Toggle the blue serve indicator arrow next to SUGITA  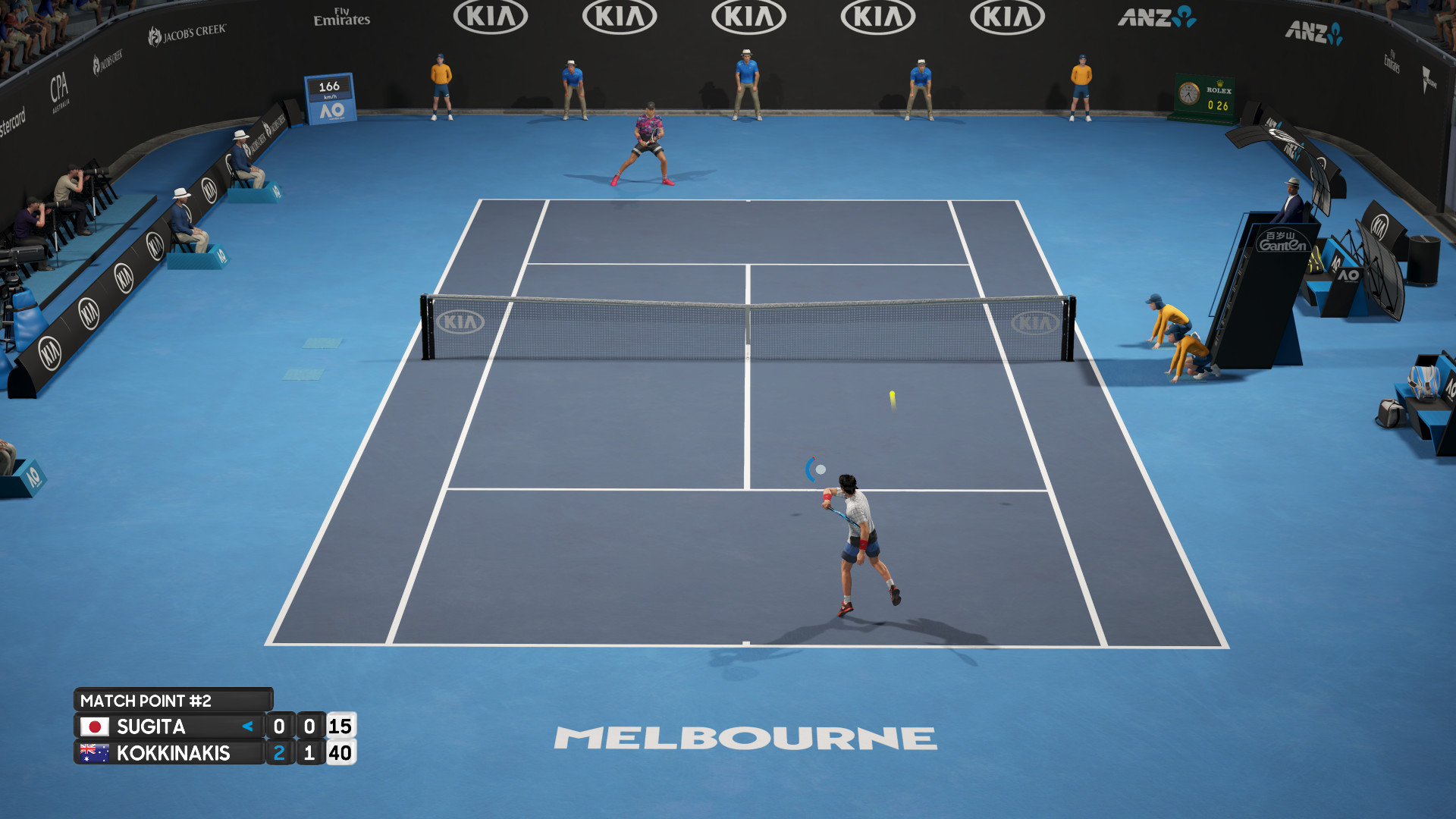point(246,726)
